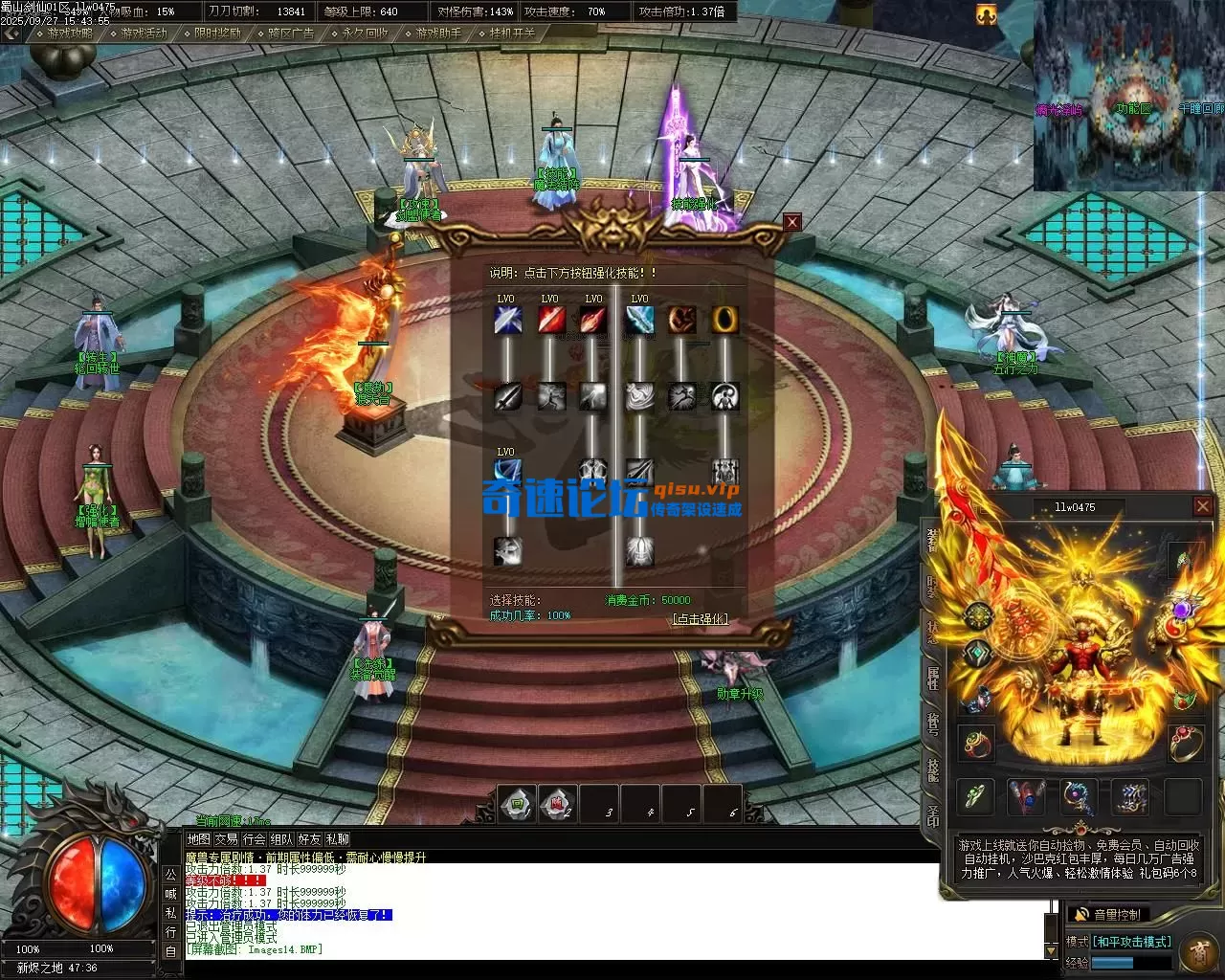Open the 行会 guild button
The image size is (1225, 980).
[254, 839]
